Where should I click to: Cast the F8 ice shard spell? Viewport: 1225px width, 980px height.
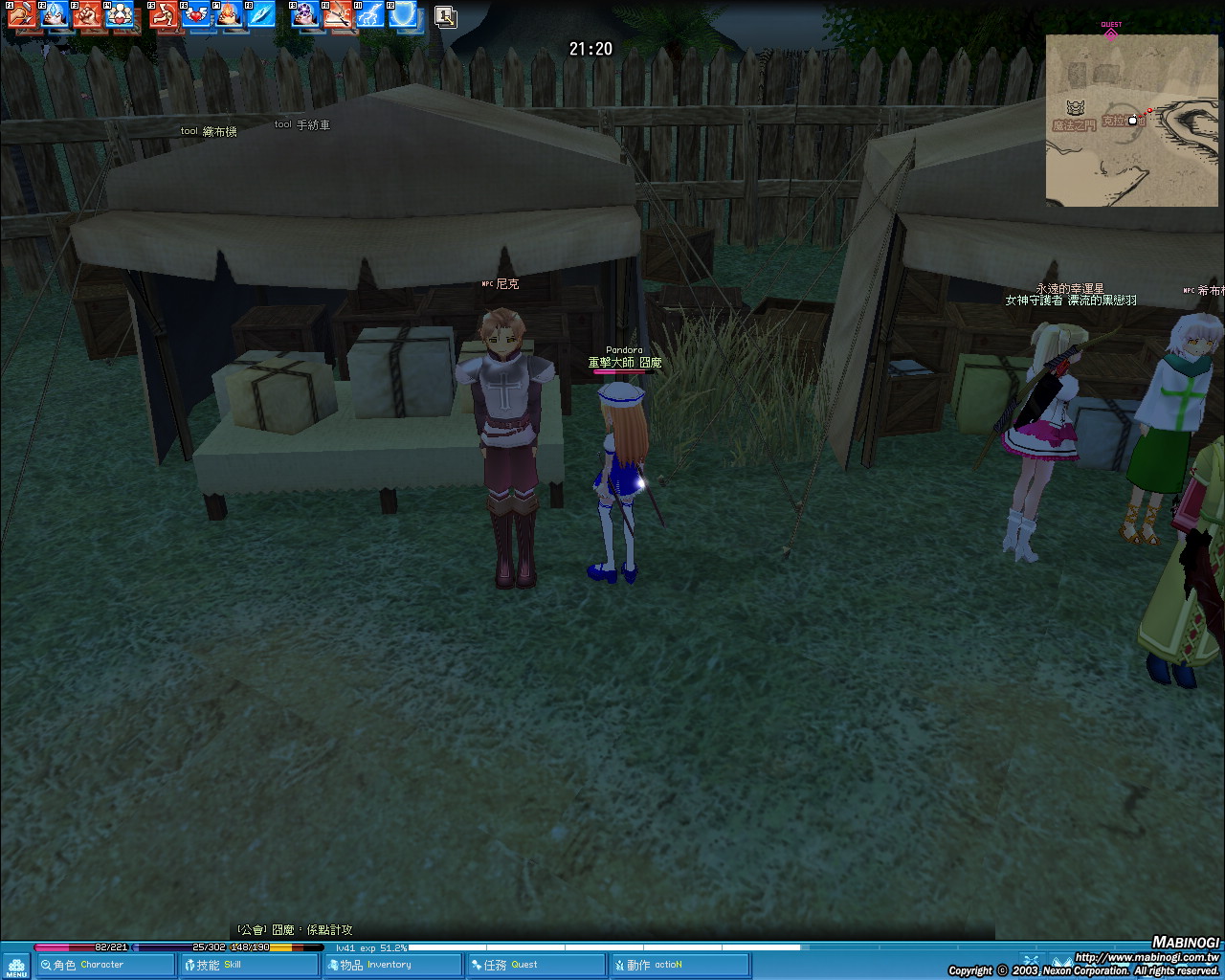click(x=261, y=14)
